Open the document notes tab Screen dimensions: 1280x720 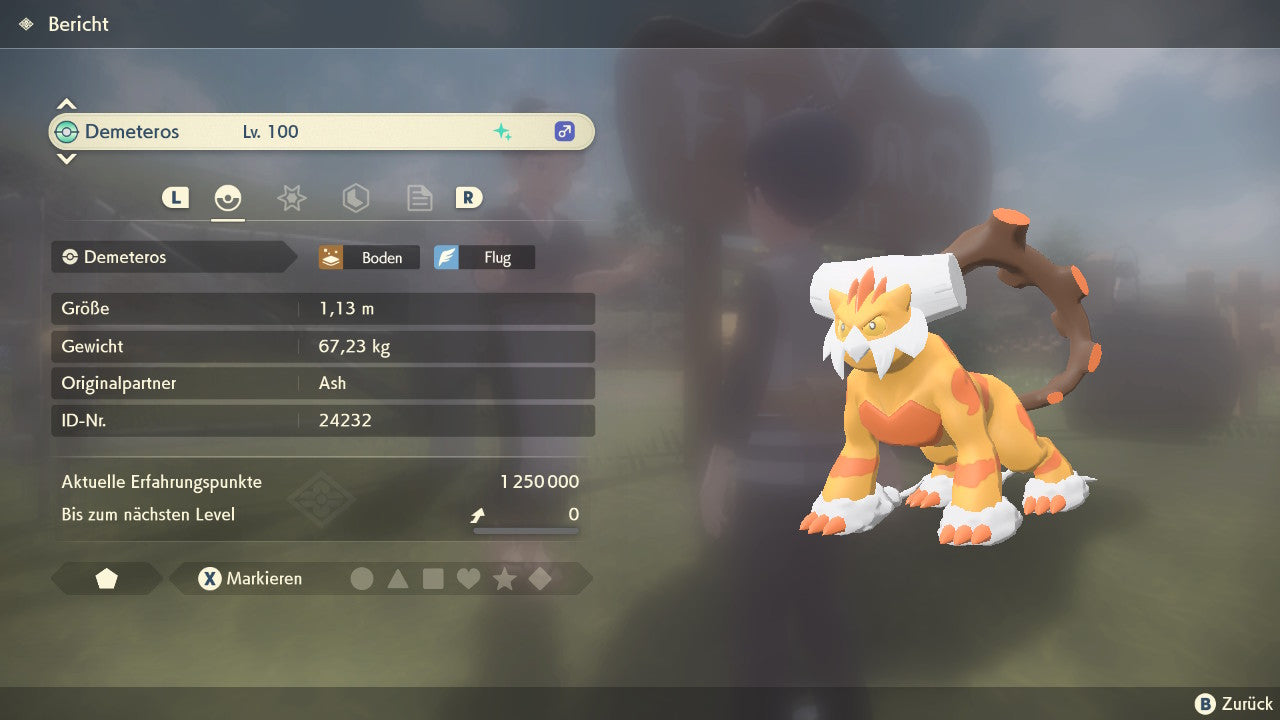(419, 198)
